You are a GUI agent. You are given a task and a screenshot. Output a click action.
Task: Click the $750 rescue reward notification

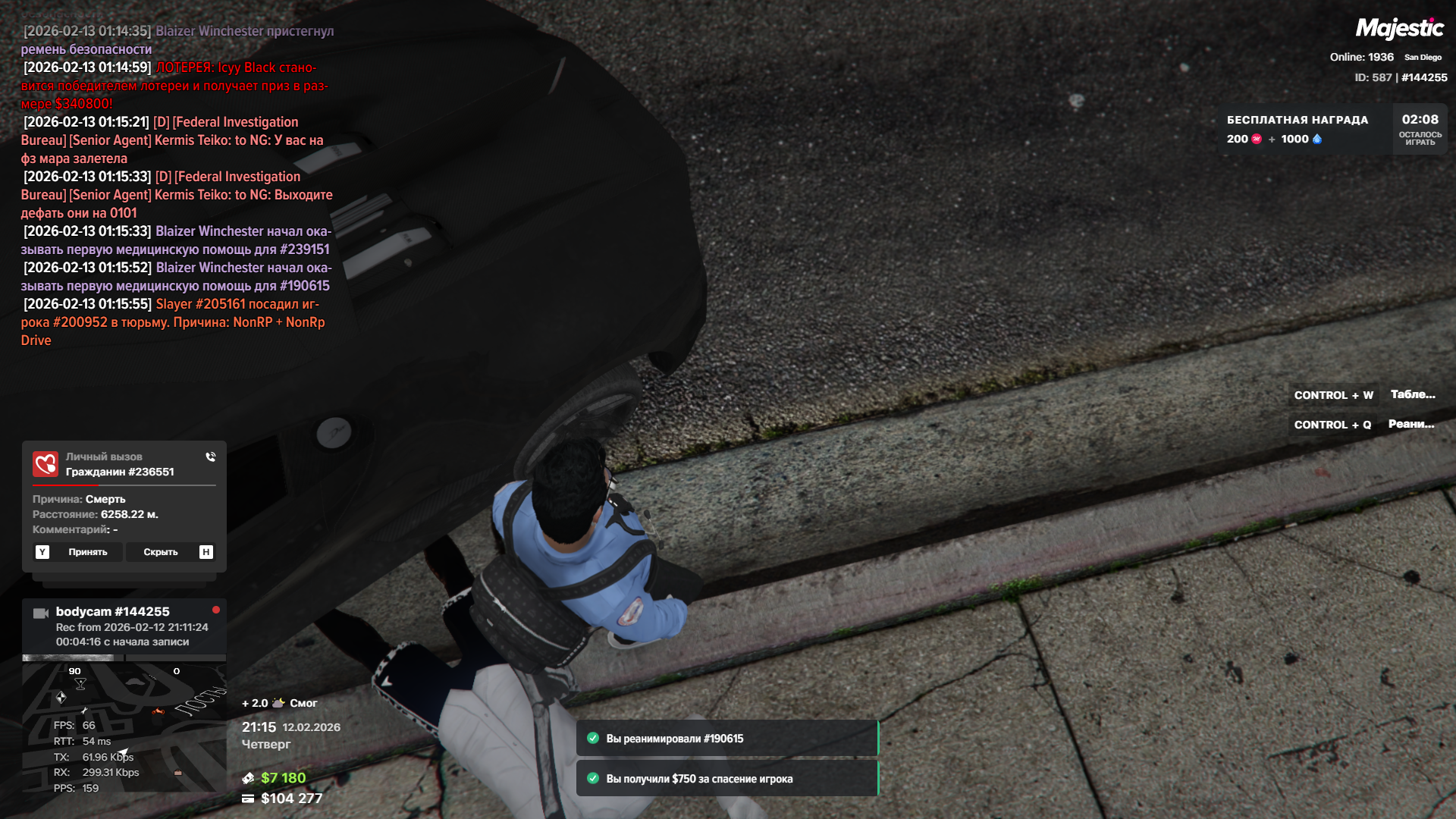(726, 779)
